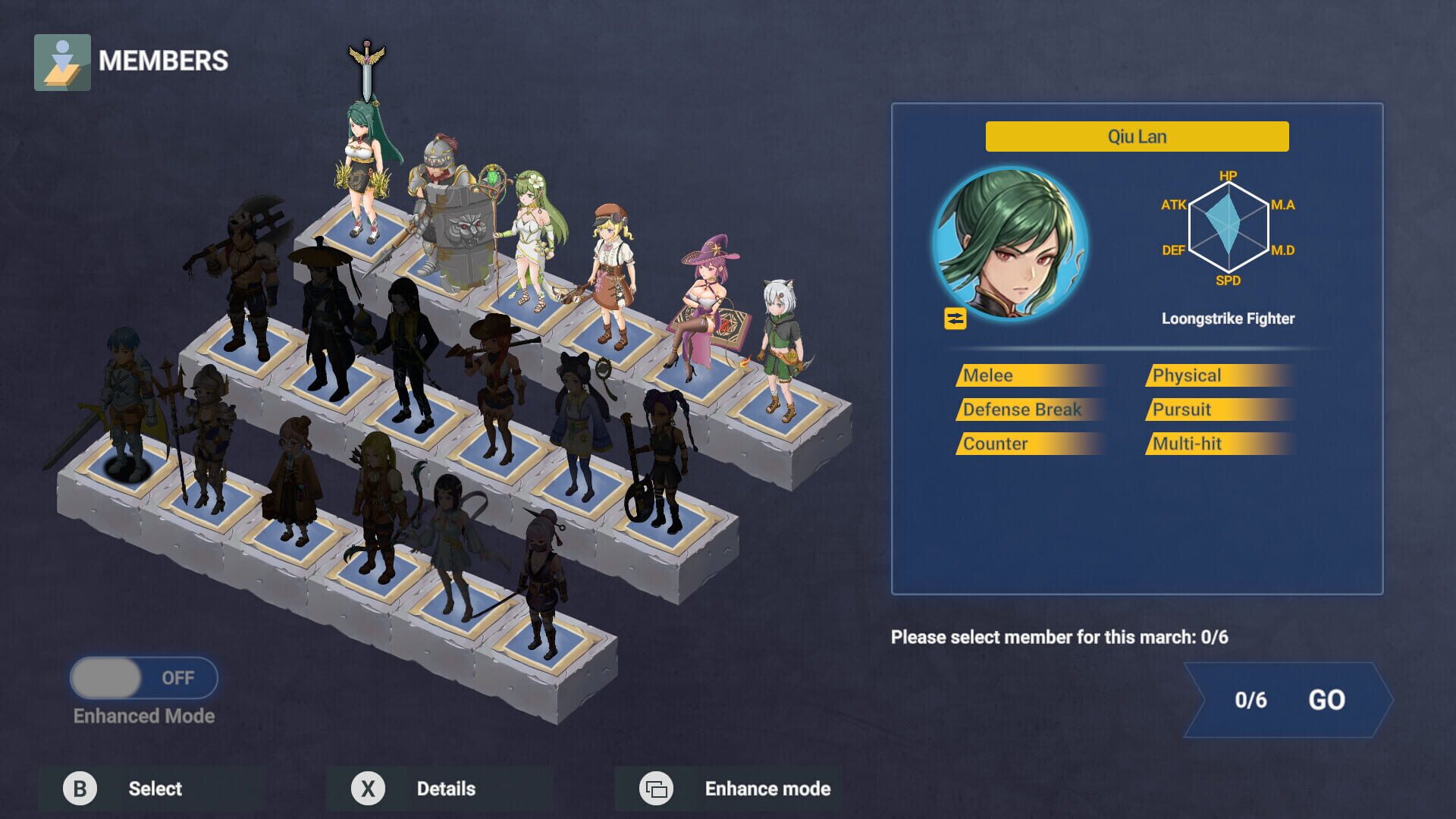Click the Loongstrike Fighter class label
Screen dimensions: 1456x819
pyautogui.click(x=1228, y=318)
